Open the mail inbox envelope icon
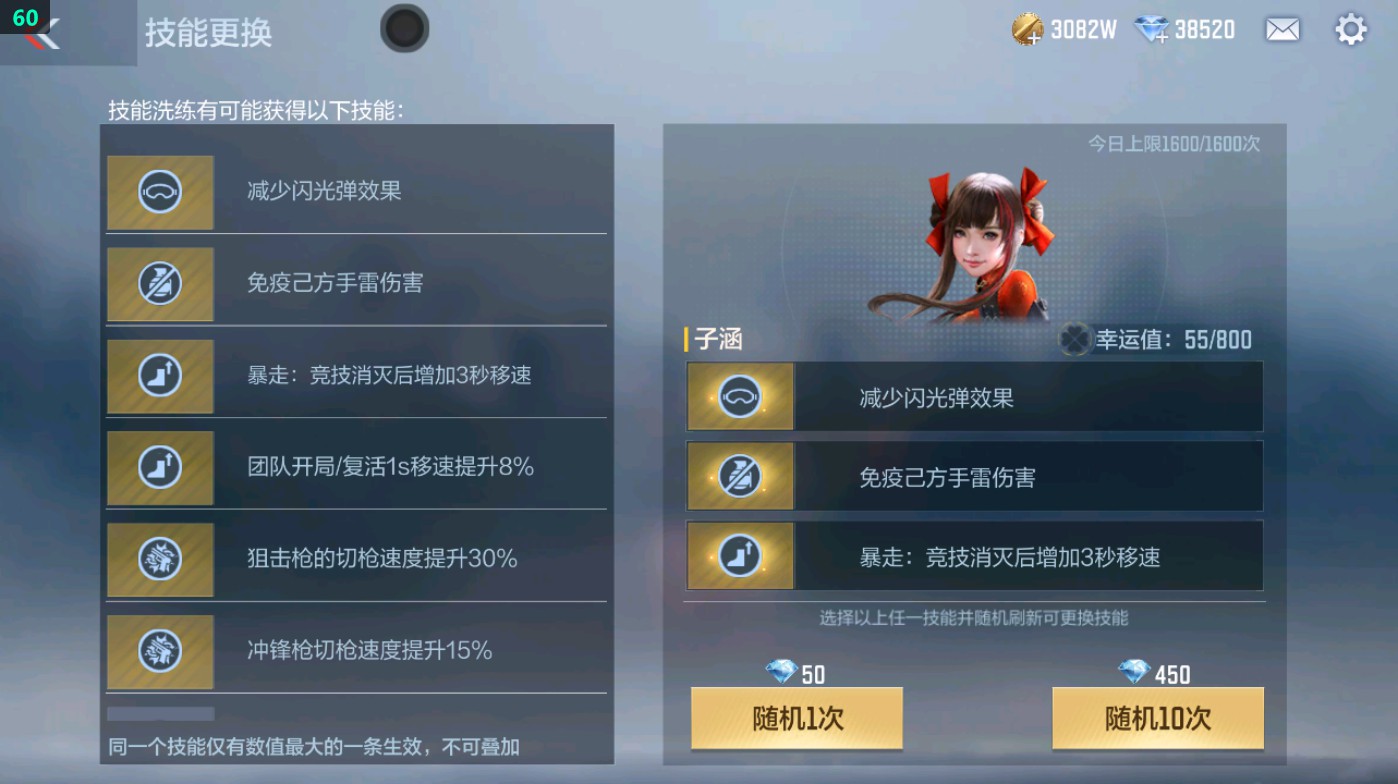The image size is (1398, 784). [x=1283, y=30]
